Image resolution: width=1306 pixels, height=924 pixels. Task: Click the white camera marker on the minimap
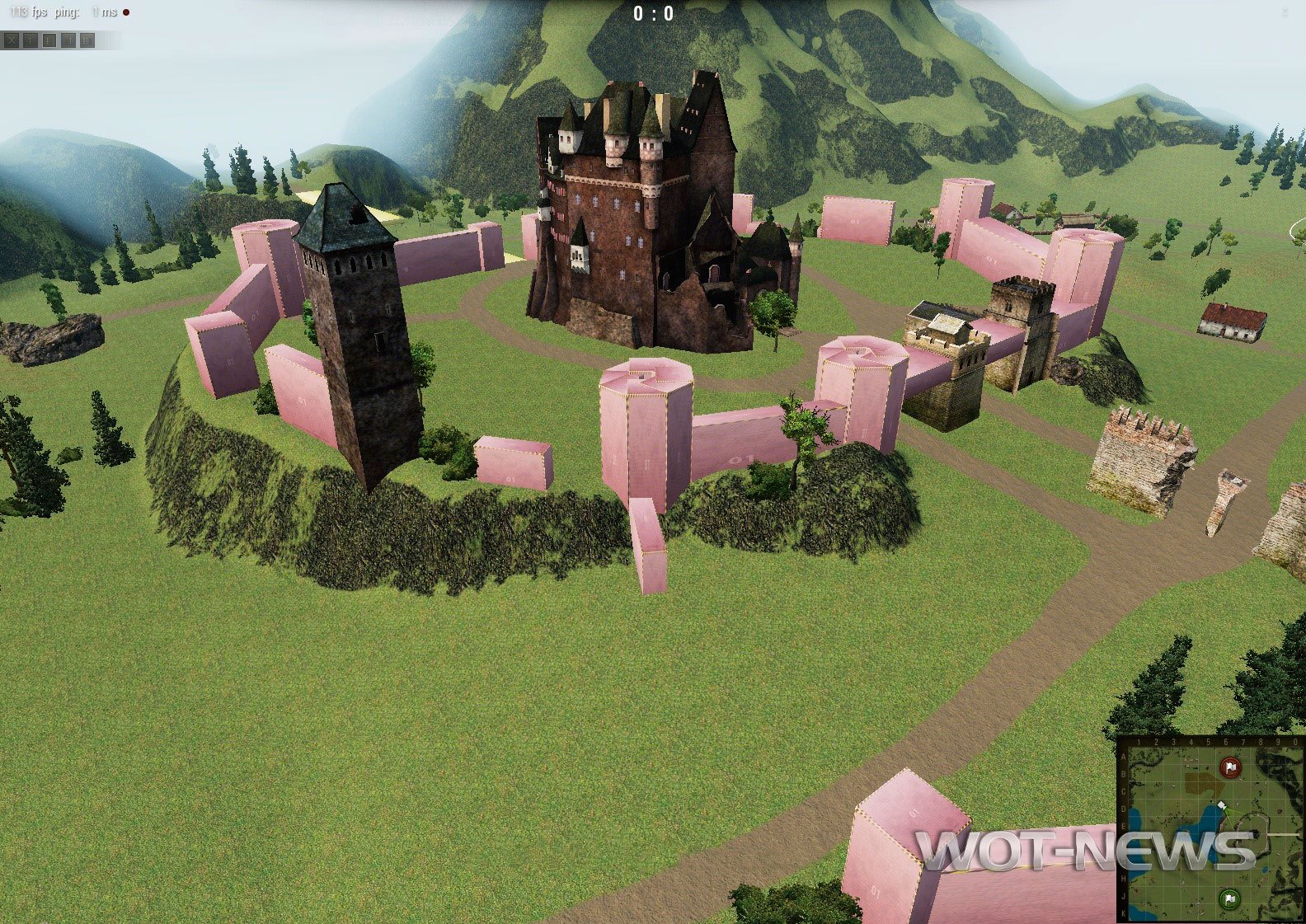tap(1221, 805)
